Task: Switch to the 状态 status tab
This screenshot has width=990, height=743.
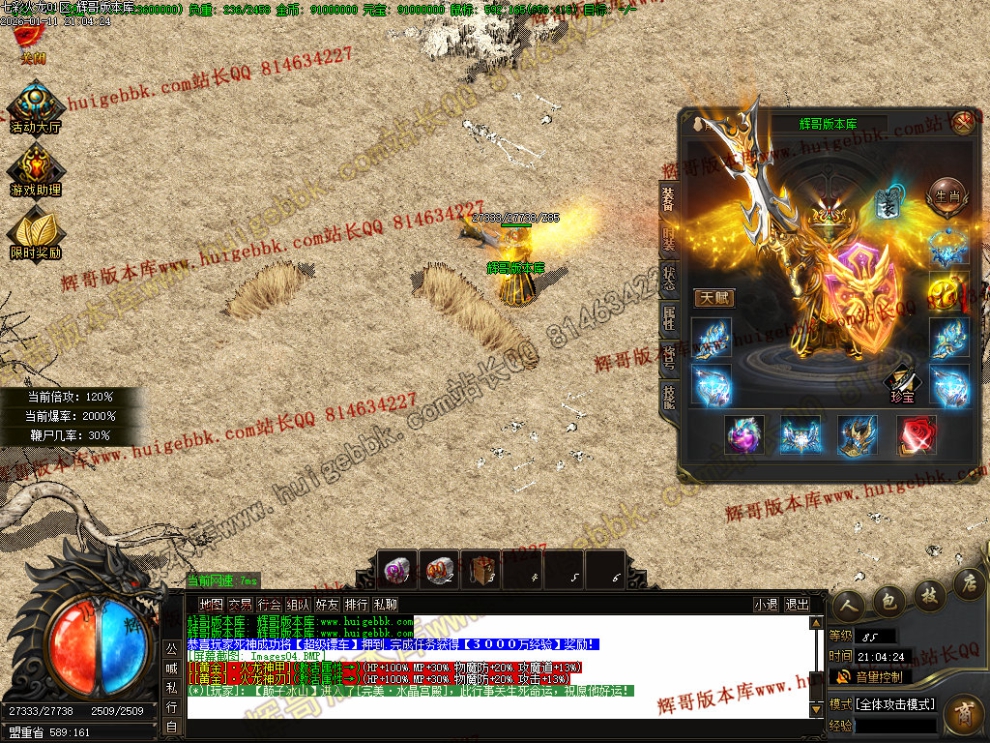Action: coord(668,279)
